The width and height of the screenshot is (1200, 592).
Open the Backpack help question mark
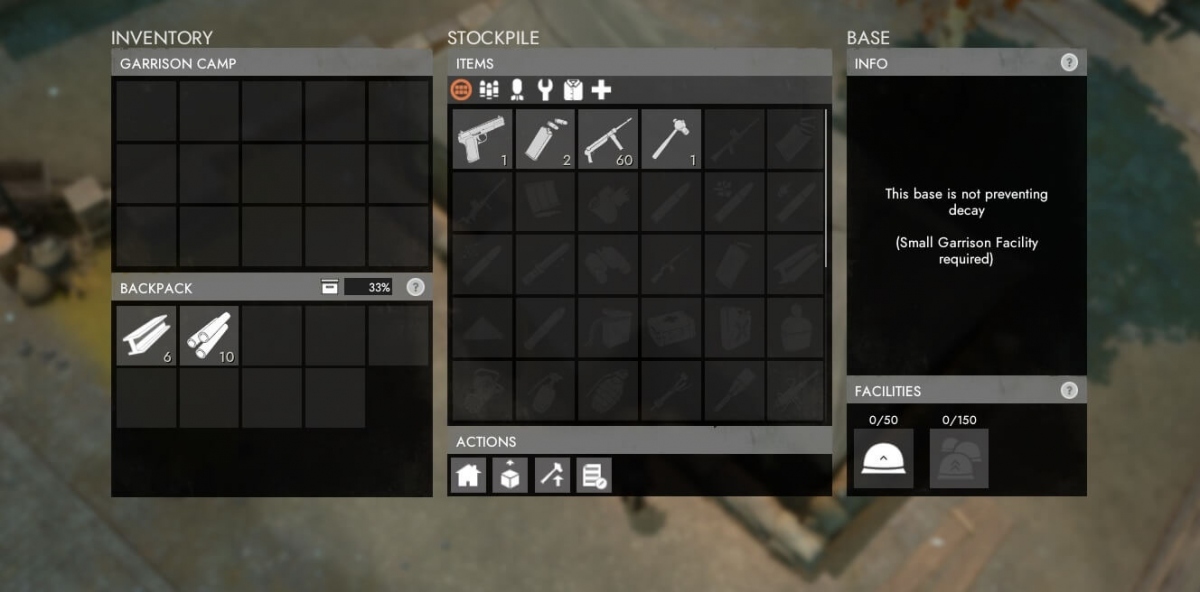[416, 287]
